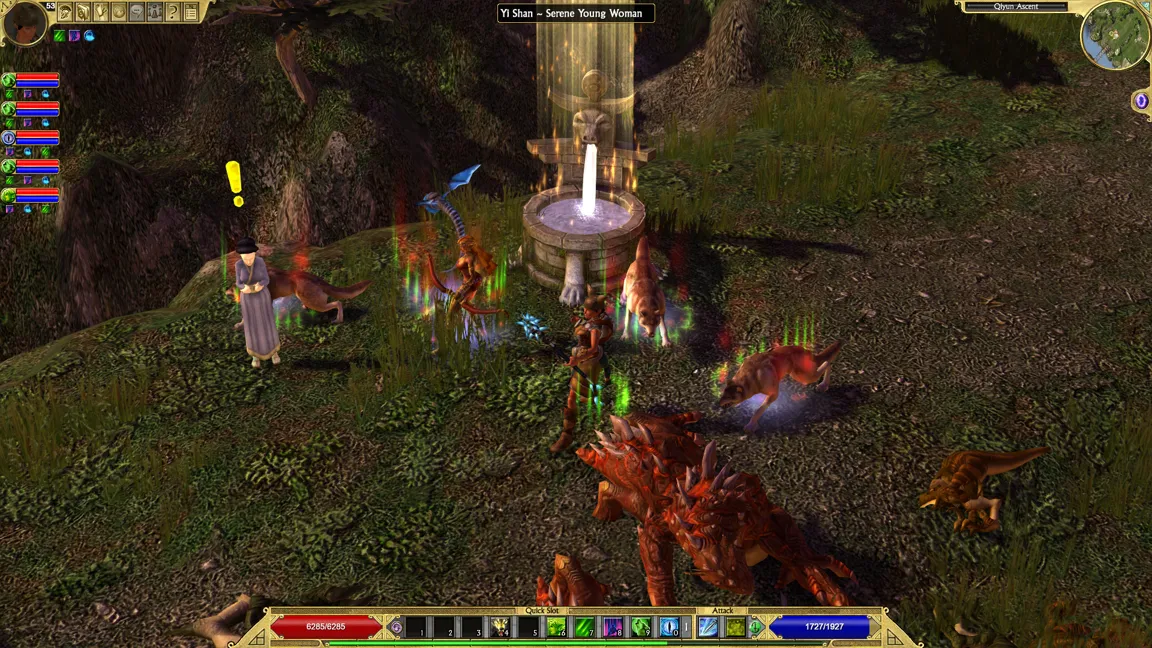Click the player portrait in the corner
Viewport: 1152px width, 648px height.
[x=24, y=22]
